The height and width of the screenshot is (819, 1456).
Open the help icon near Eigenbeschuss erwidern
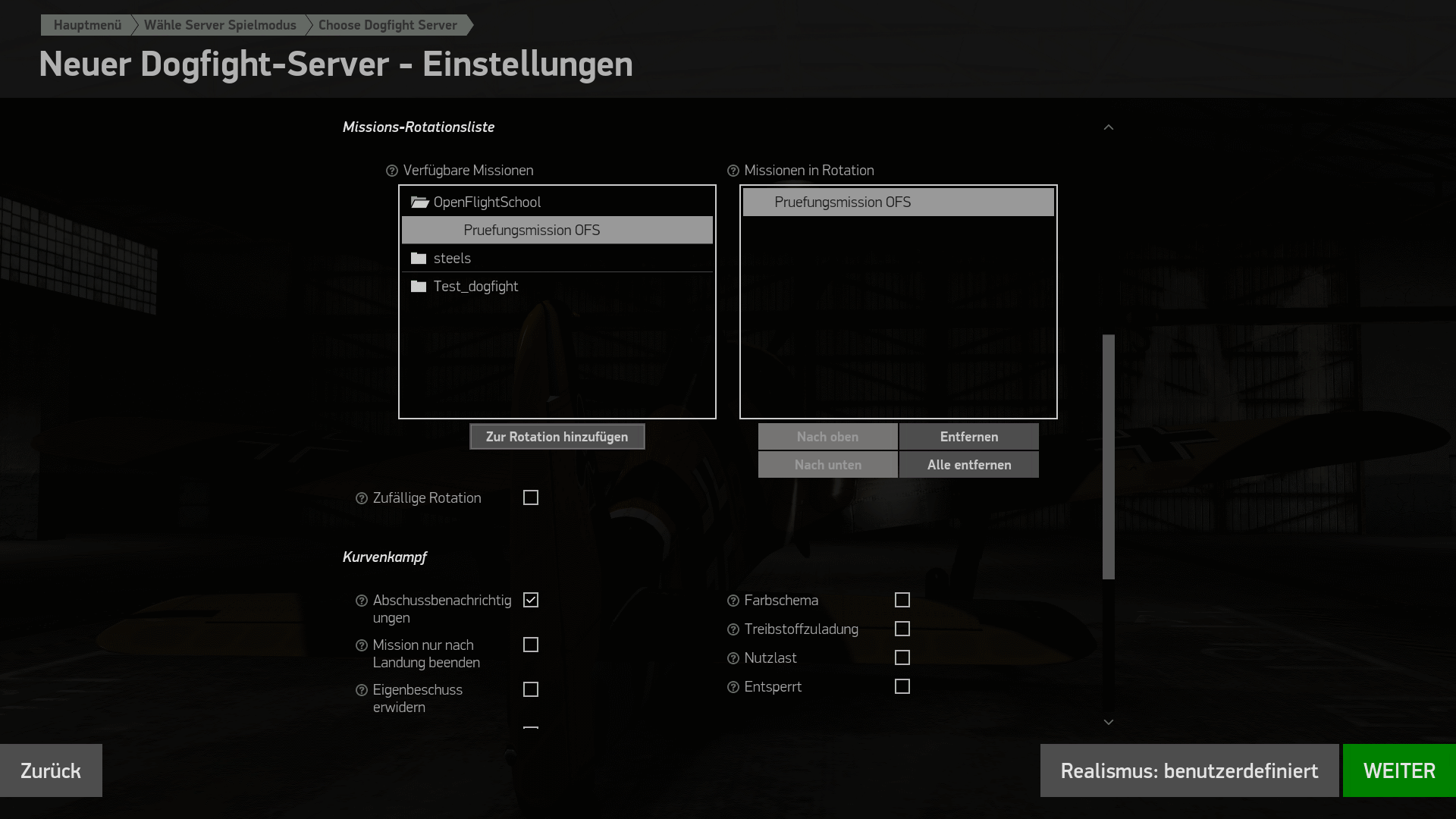coord(360,689)
